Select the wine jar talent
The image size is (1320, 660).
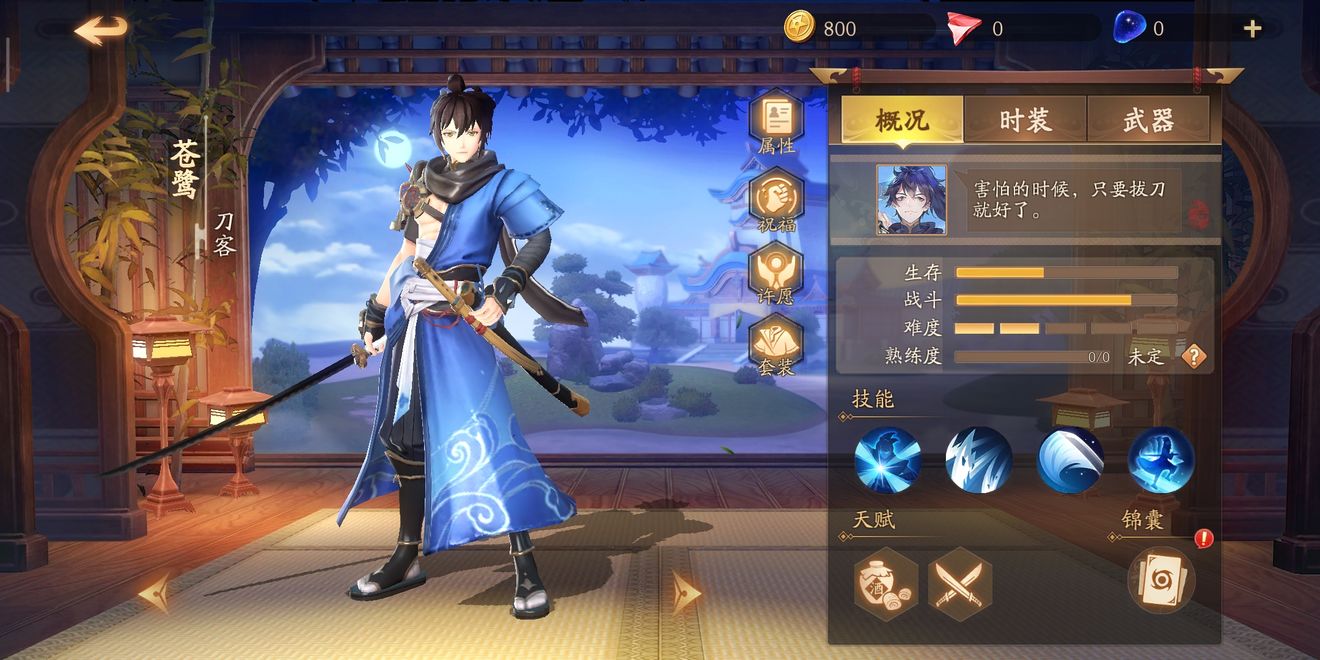click(886, 584)
